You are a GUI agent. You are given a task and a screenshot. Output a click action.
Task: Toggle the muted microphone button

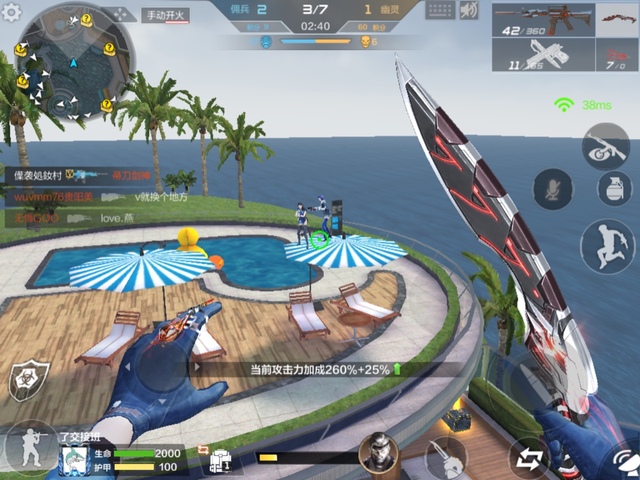coord(552,189)
